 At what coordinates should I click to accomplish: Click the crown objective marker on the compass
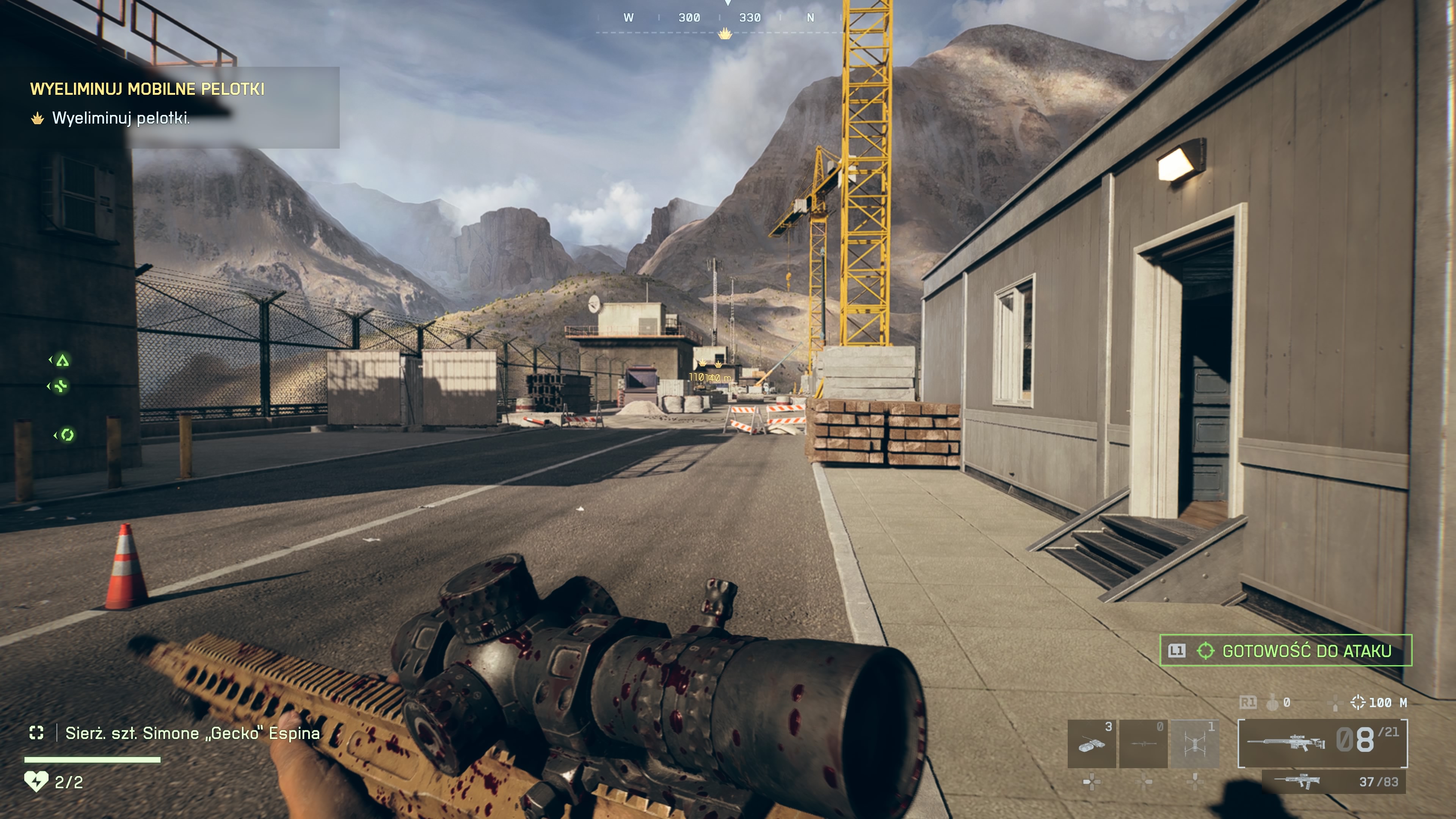click(x=725, y=35)
